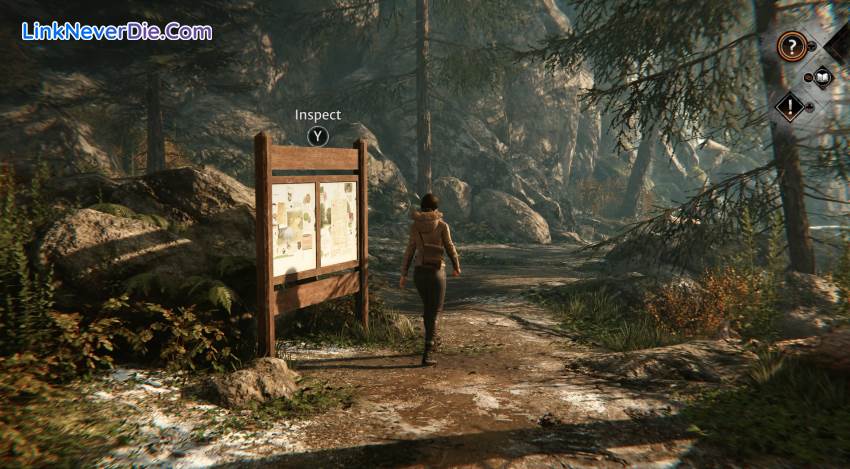This screenshot has height=469, width=850.
Task: Open the journal book icon
Action: (x=822, y=76)
